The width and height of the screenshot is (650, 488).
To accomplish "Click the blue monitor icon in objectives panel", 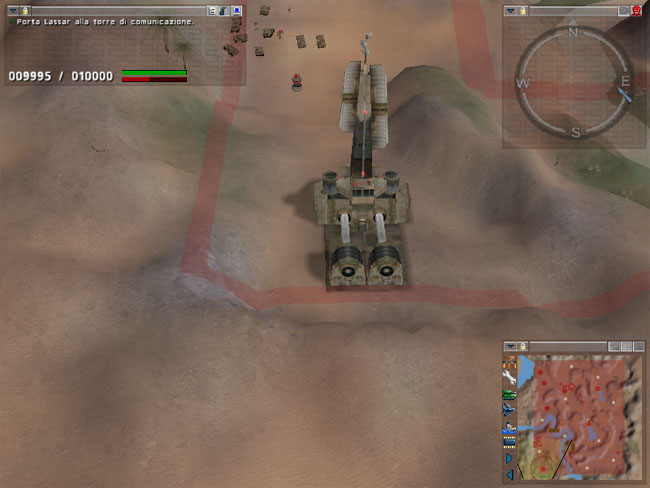I will point(237,10).
